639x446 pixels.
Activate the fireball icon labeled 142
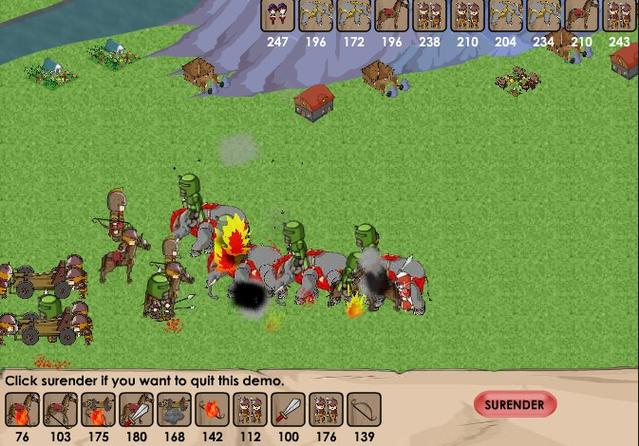click(212, 410)
